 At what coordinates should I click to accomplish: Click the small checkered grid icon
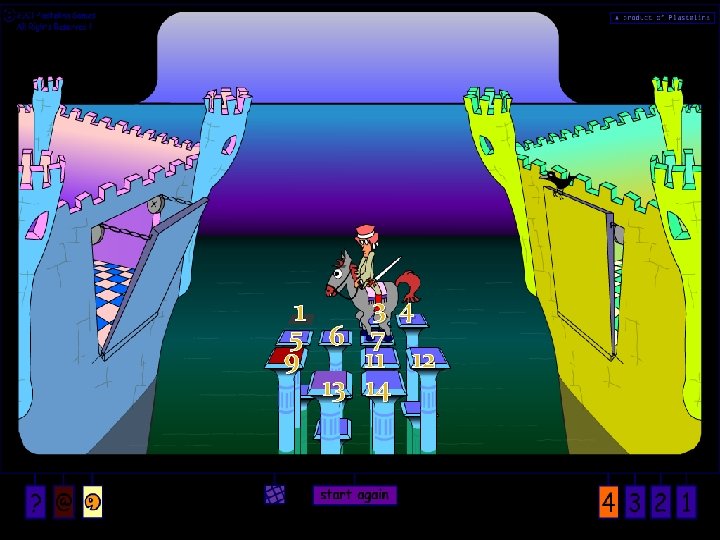pyautogui.click(x=275, y=494)
